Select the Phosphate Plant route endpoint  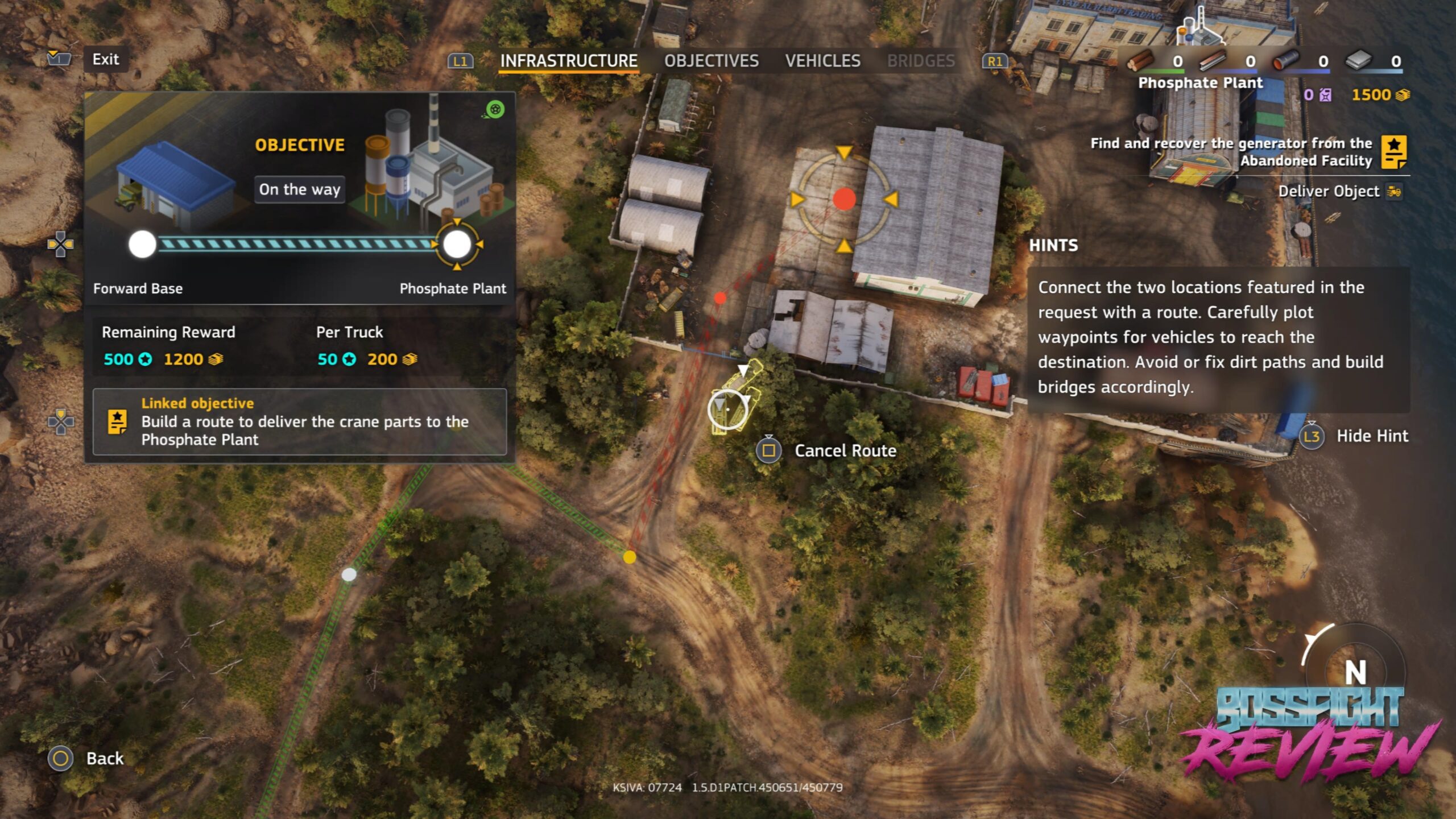pyautogui.click(x=457, y=245)
